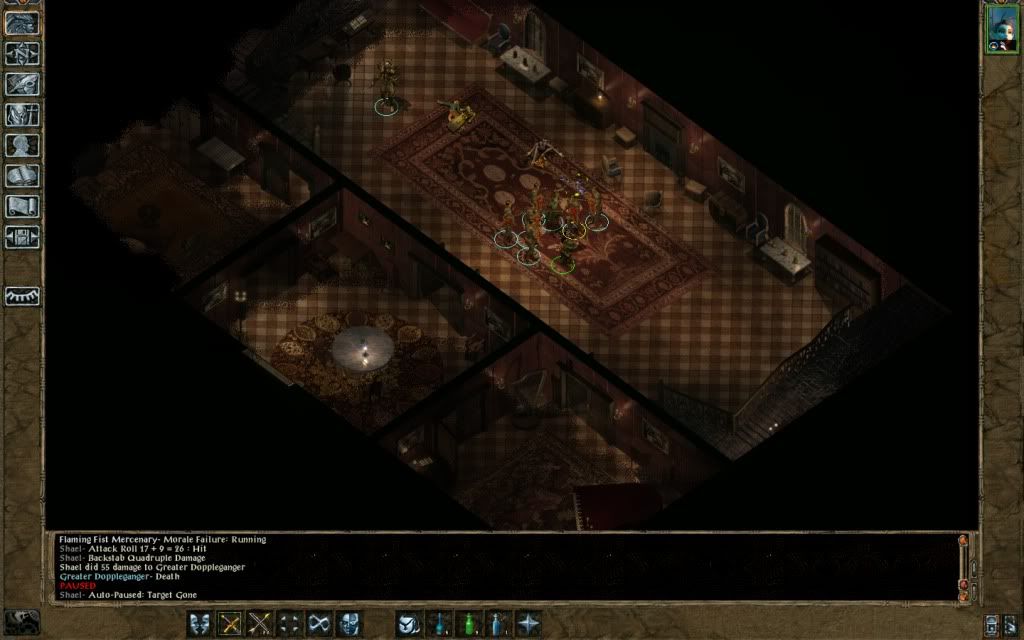The width and height of the screenshot is (1024, 640).
Task: Activate the infinity symbol ability
Action: 320,623
